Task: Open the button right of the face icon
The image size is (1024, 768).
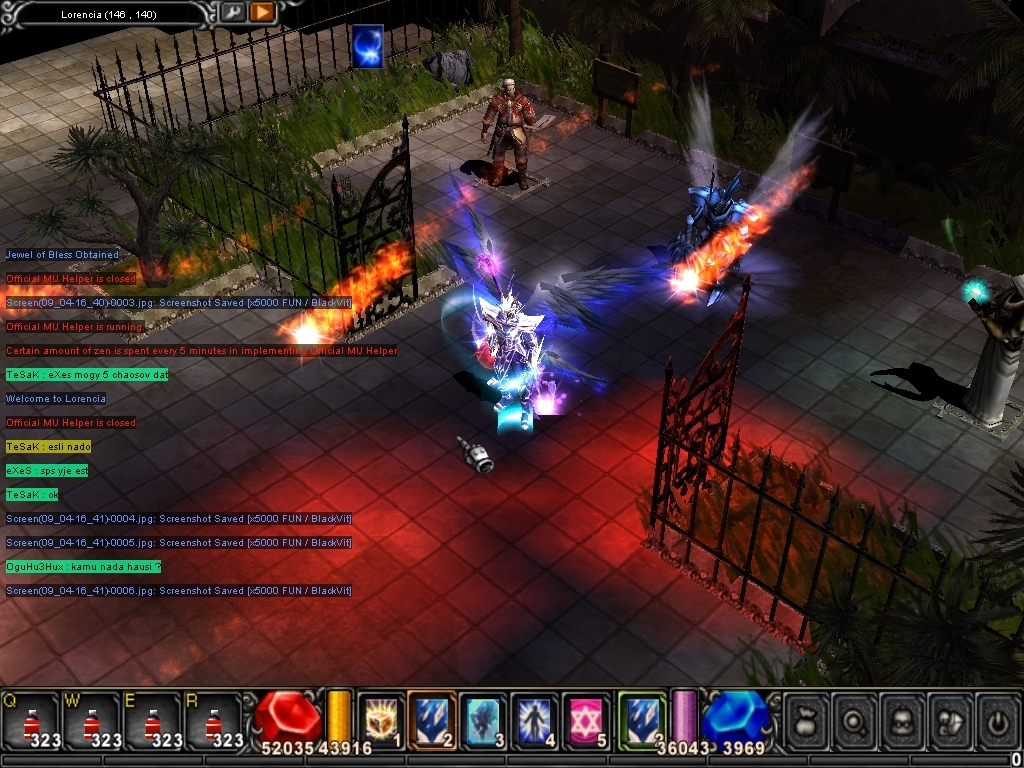Action: pos(950,720)
